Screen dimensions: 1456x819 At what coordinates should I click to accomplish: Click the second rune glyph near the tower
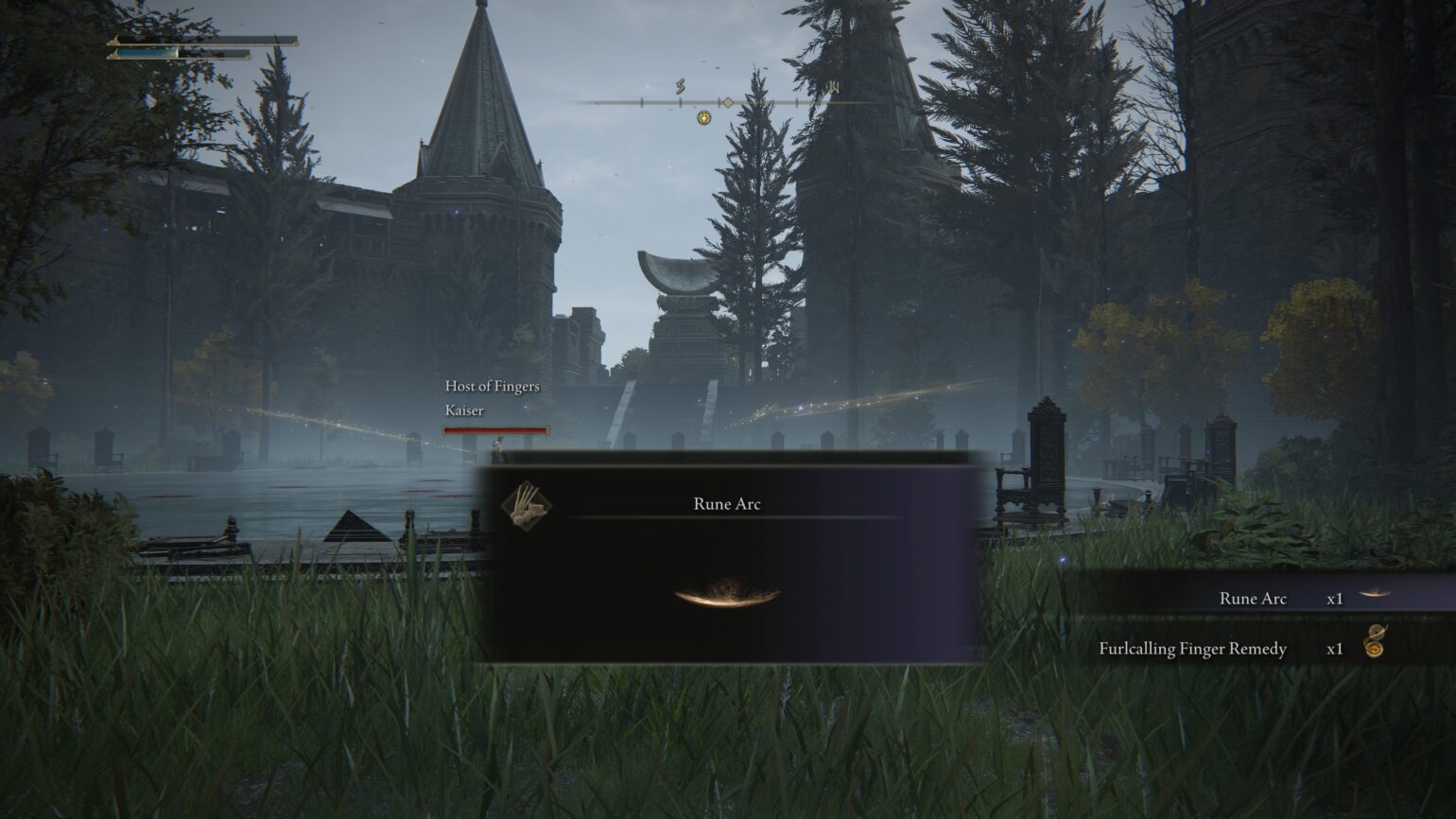[x=834, y=87]
